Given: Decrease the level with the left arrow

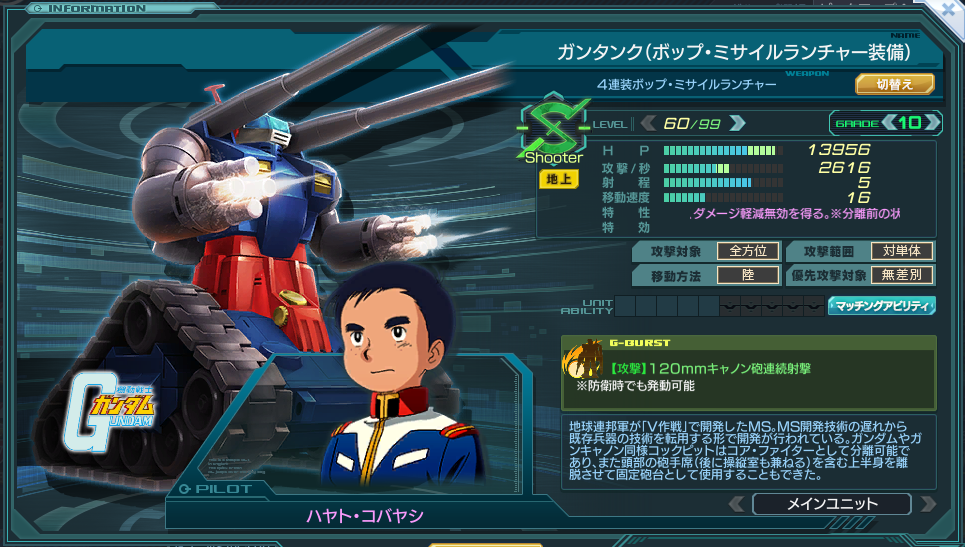Looking at the screenshot, I should (x=647, y=123).
